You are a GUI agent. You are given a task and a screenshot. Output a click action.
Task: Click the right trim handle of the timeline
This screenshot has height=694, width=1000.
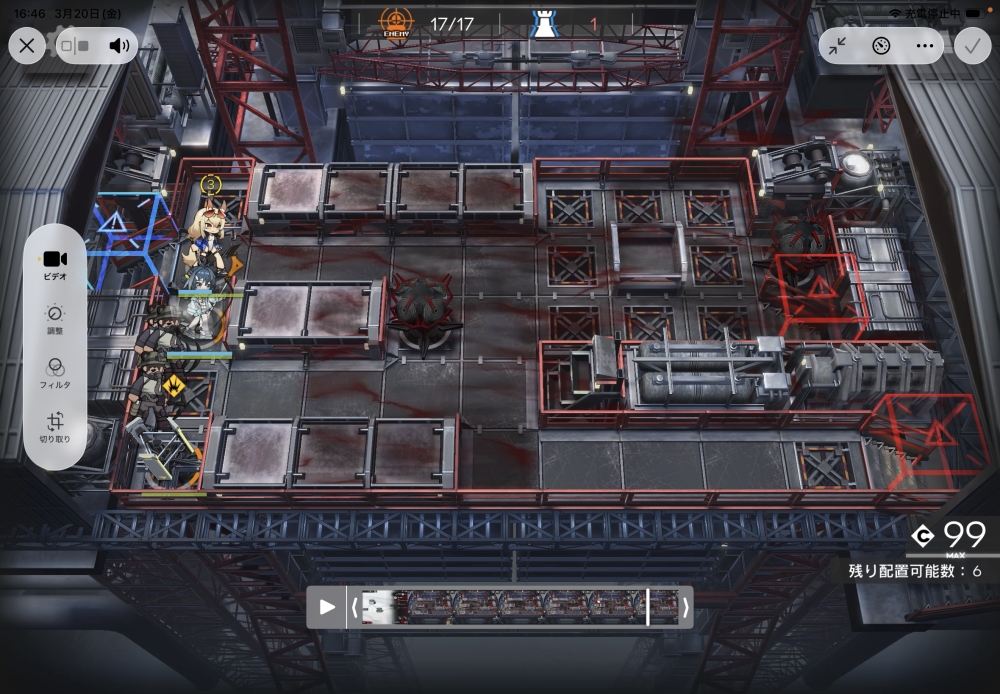tap(685, 607)
